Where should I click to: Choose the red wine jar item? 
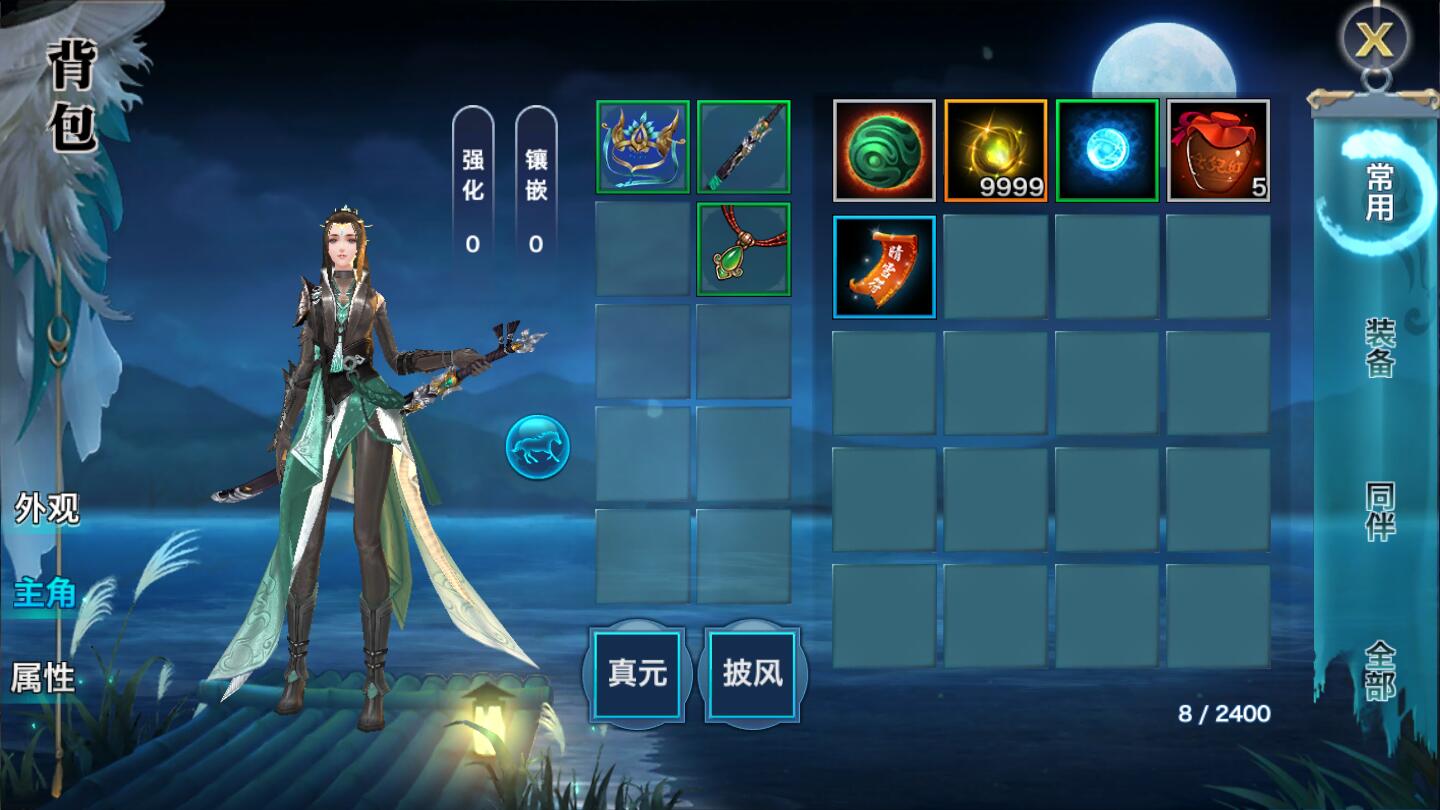[1218, 150]
